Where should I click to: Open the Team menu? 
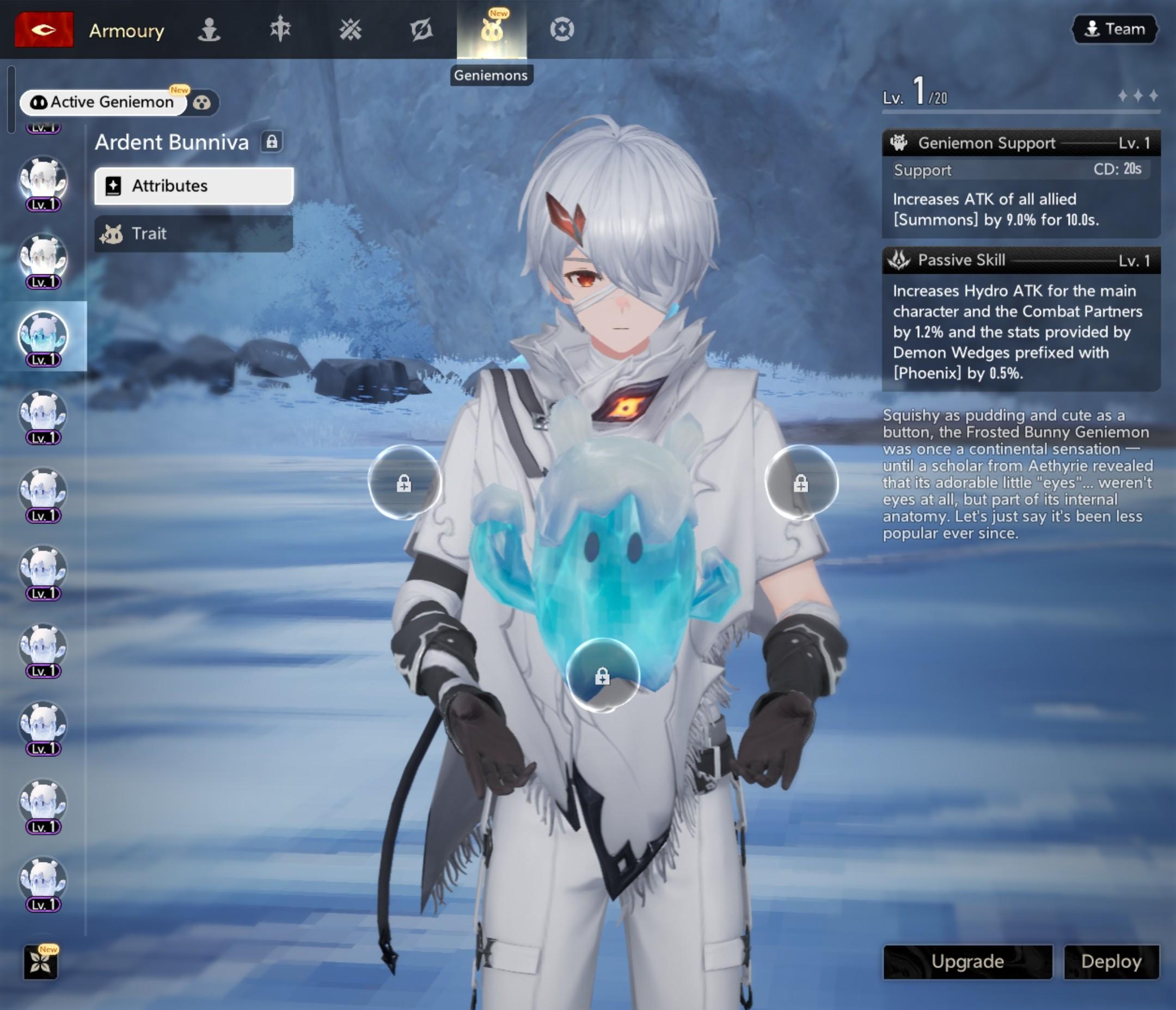coord(1114,29)
